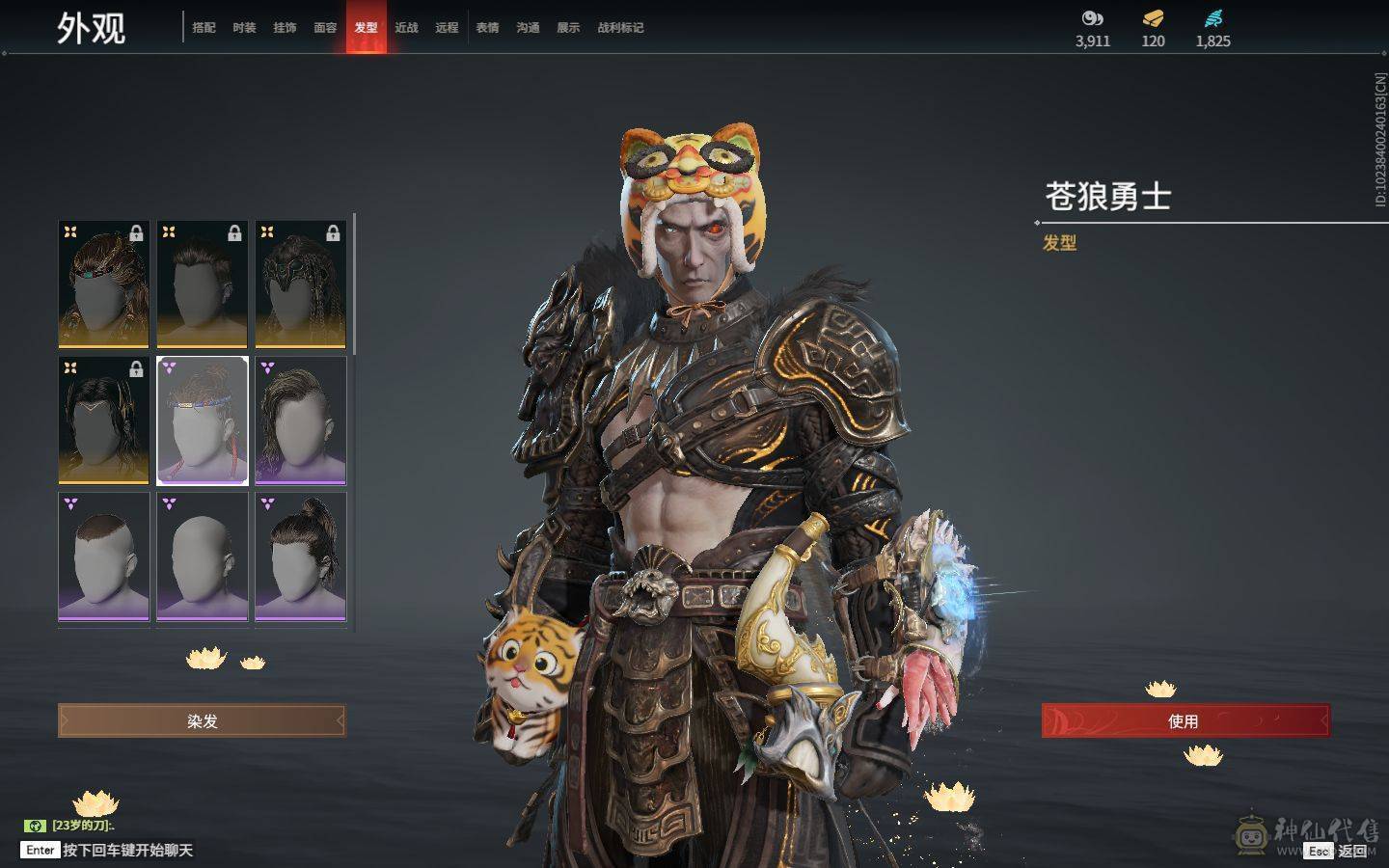Screen dimensions: 1389x868
Task: Pick the locked braided helmet hairstyle
Action: click(300, 285)
